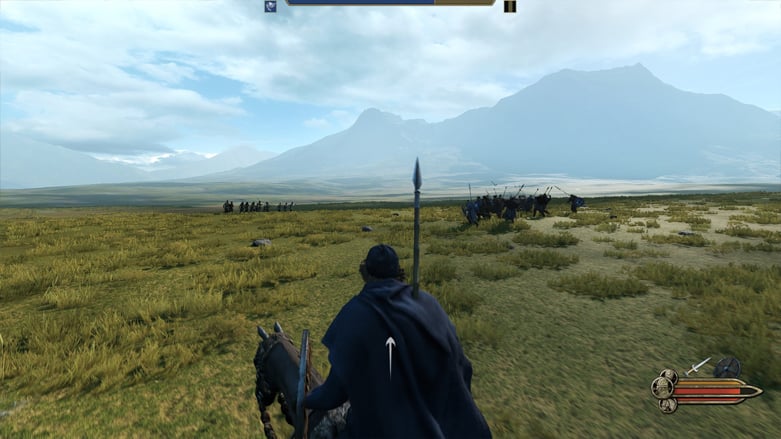Select the round shield icon

click(x=727, y=367)
